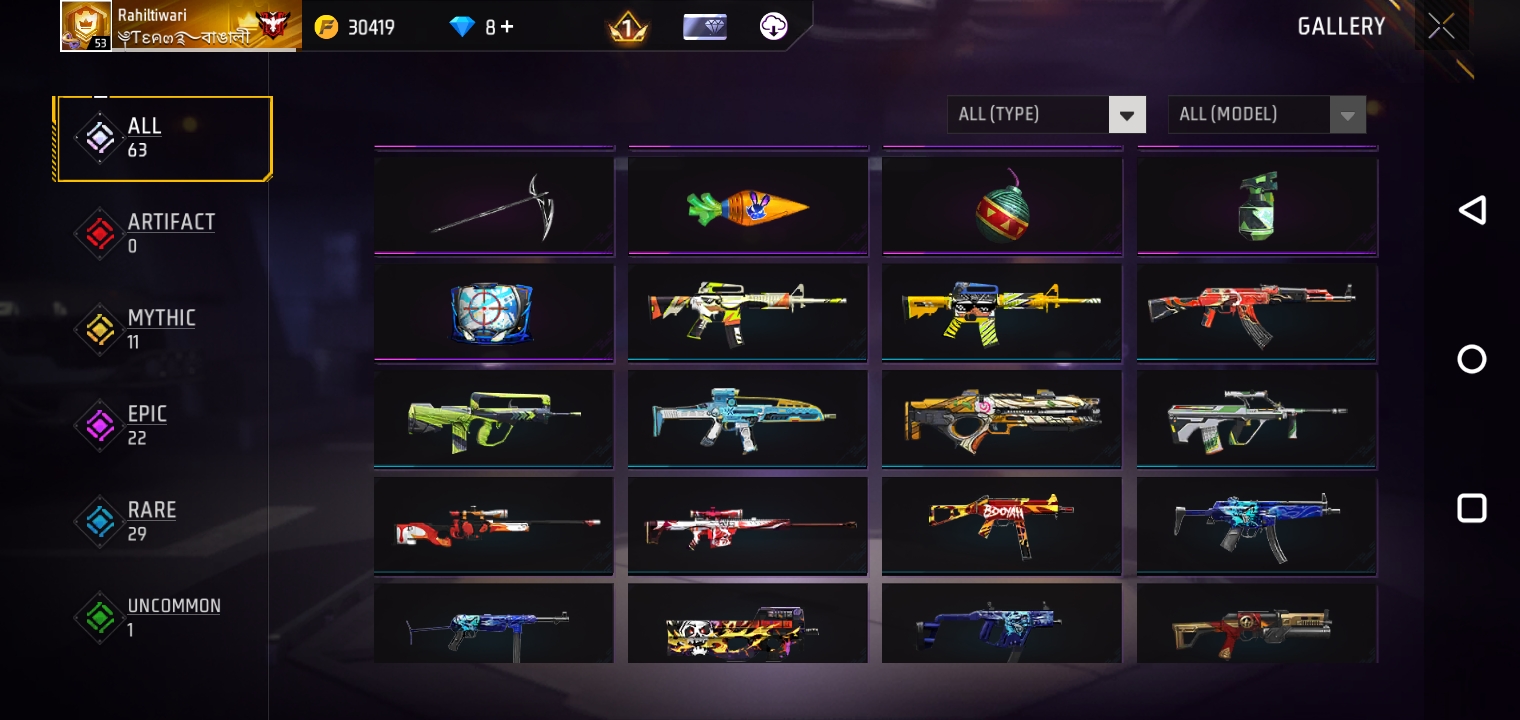Select the red ARTIFACT diamond icon

click(100, 234)
